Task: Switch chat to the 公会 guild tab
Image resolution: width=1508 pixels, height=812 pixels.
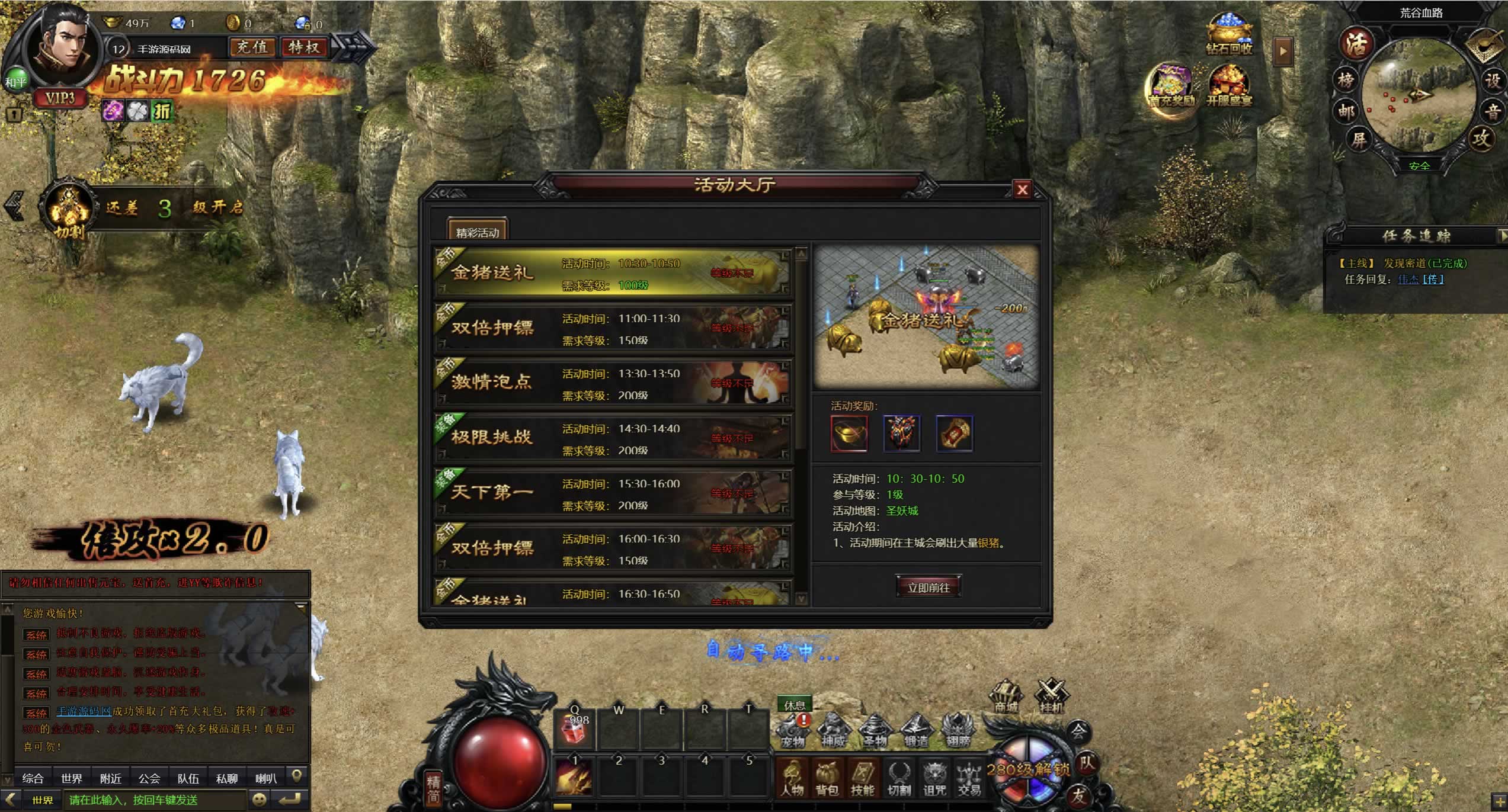Action: point(149,778)
